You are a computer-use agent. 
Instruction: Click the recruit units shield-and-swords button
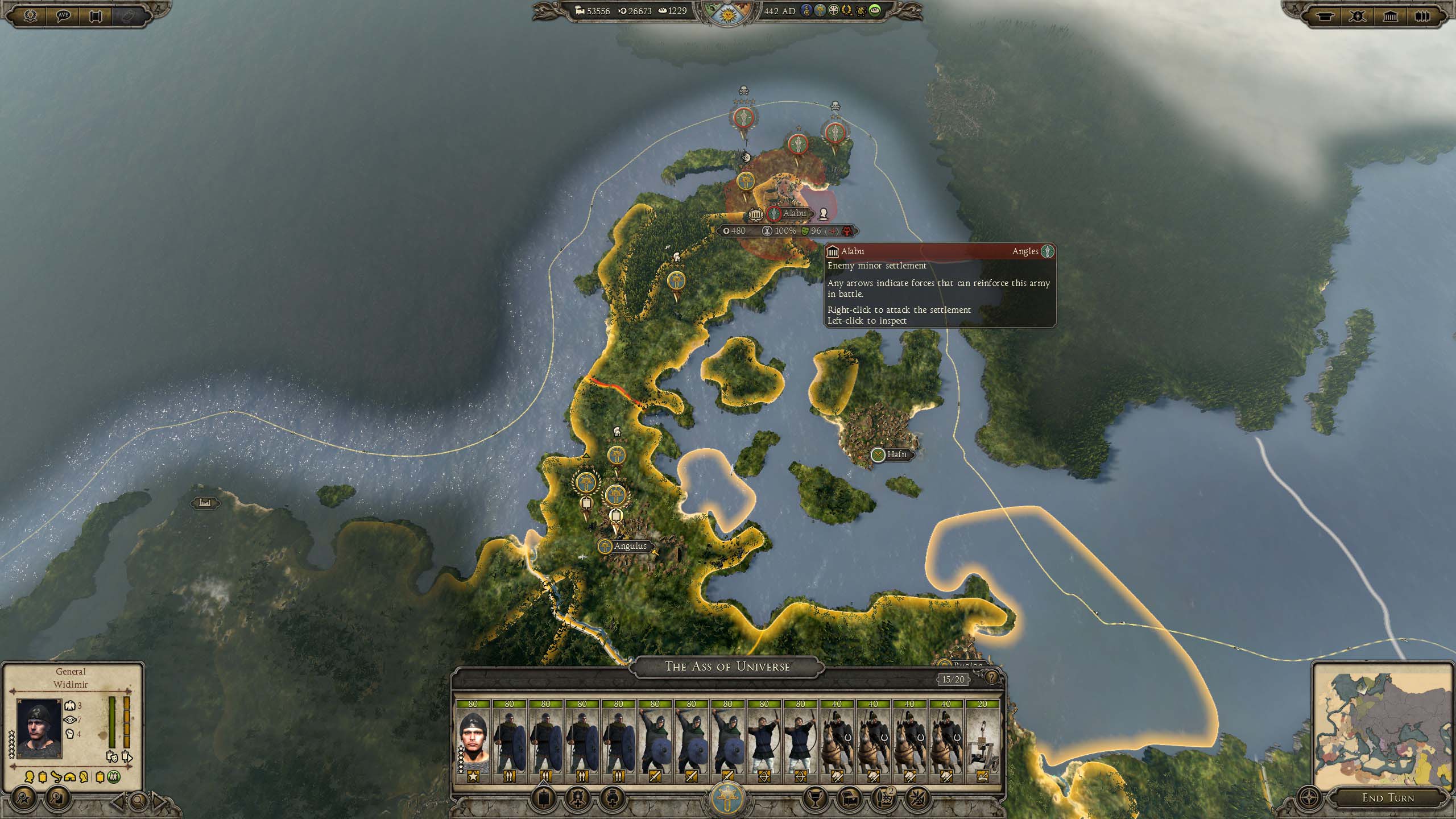578,799
